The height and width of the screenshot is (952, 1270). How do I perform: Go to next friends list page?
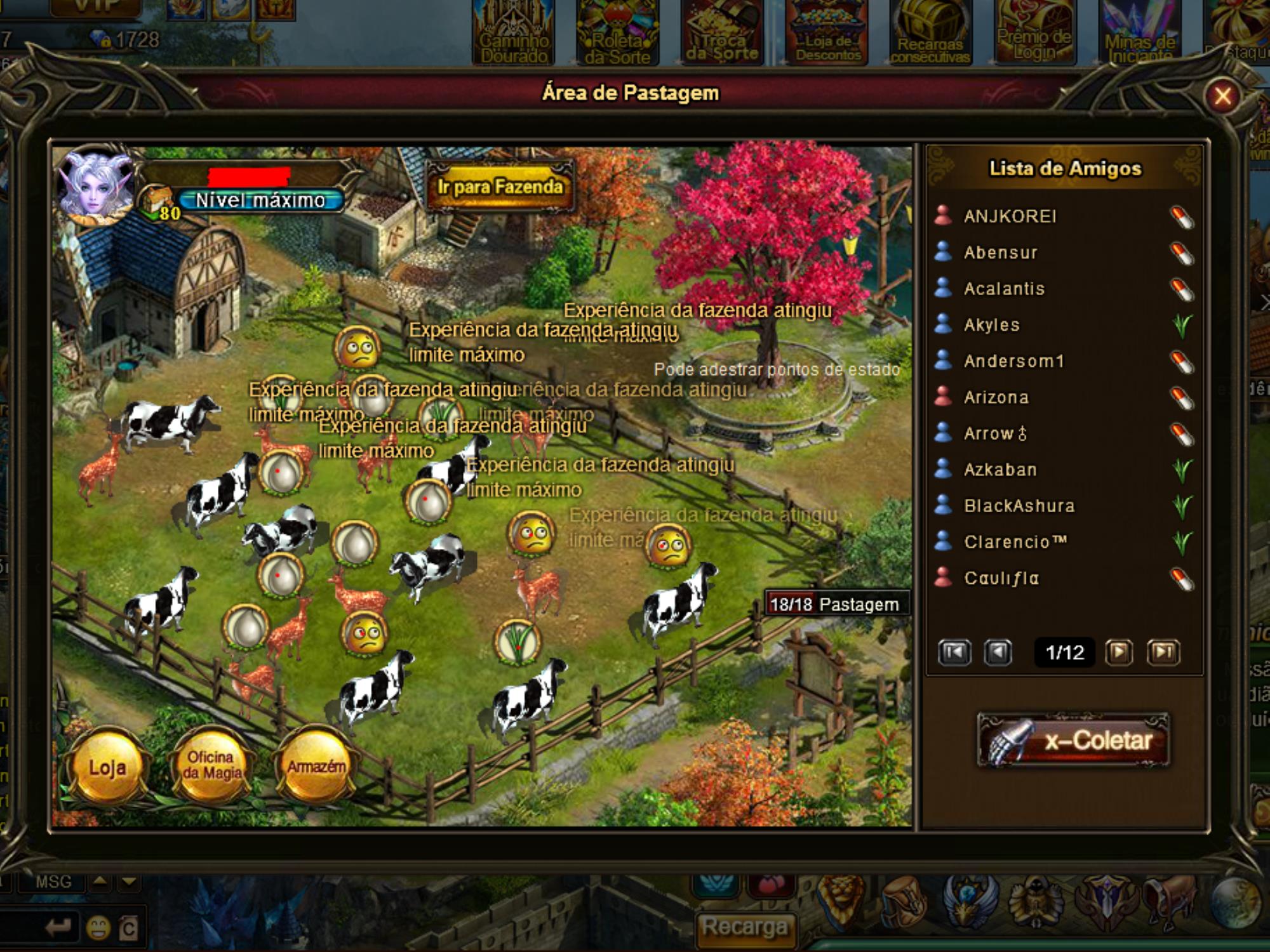[x=1119, y=652]
